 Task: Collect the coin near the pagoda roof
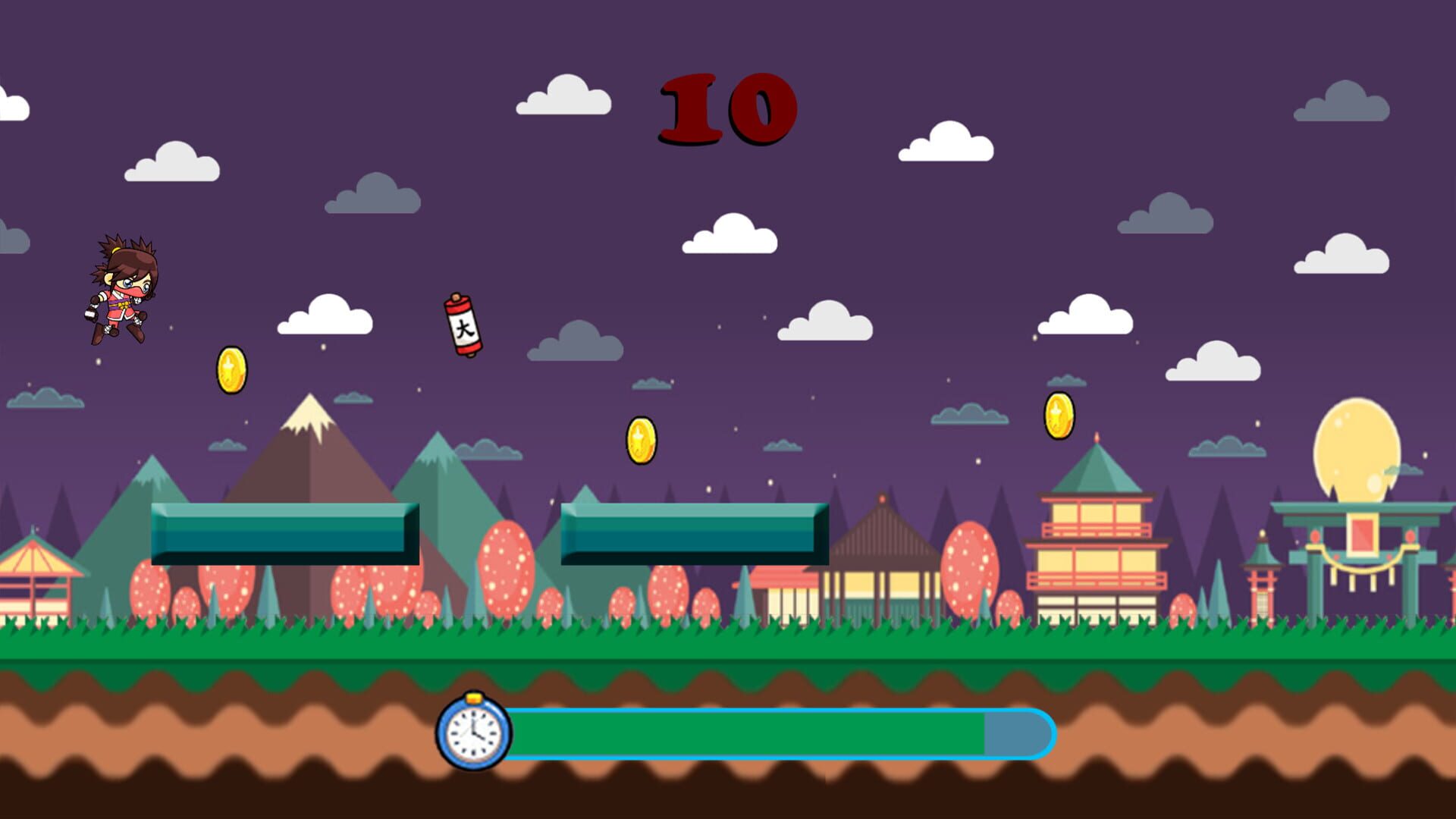1060,416
